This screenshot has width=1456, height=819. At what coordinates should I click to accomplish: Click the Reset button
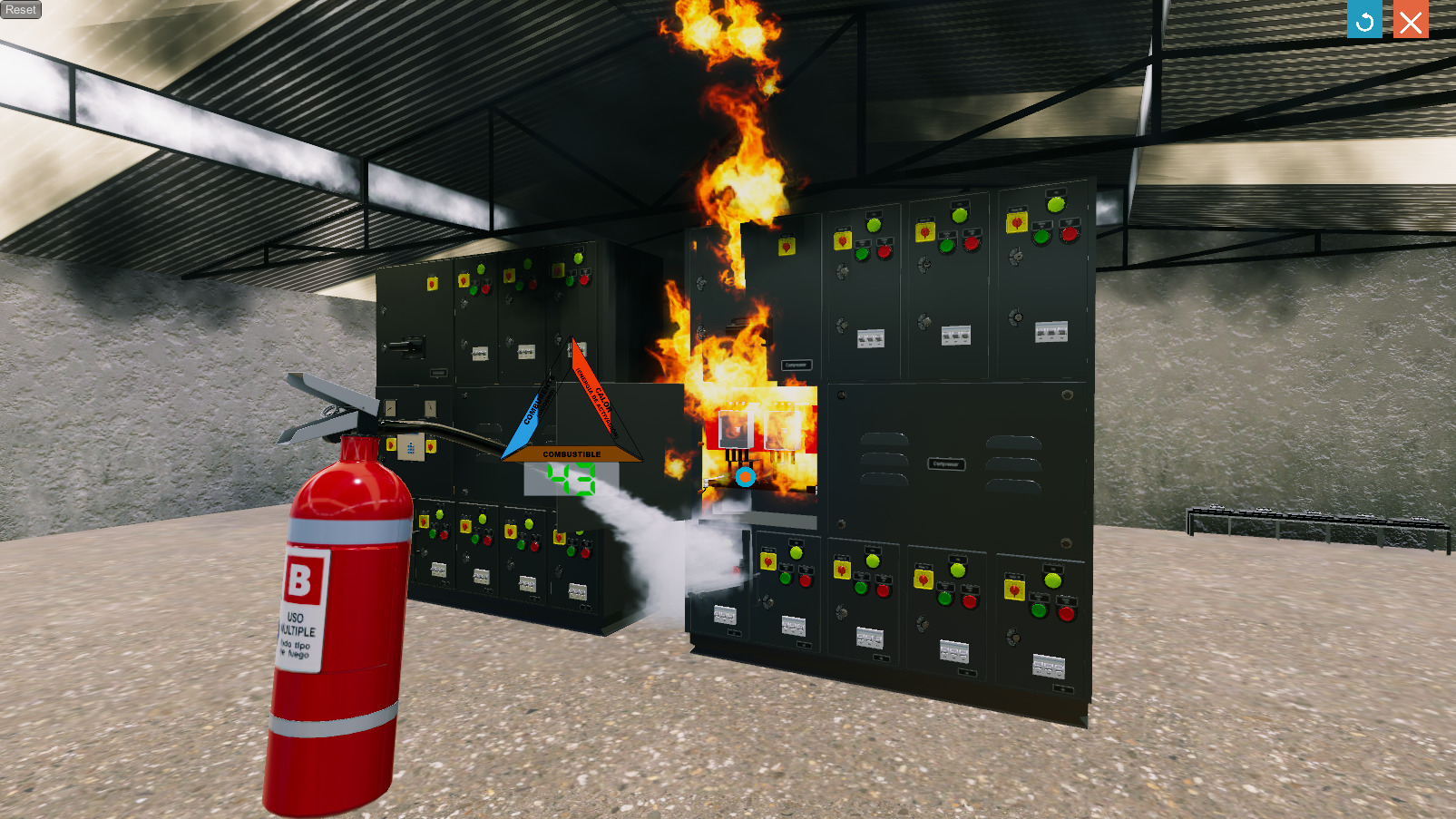tap(21, 10)
